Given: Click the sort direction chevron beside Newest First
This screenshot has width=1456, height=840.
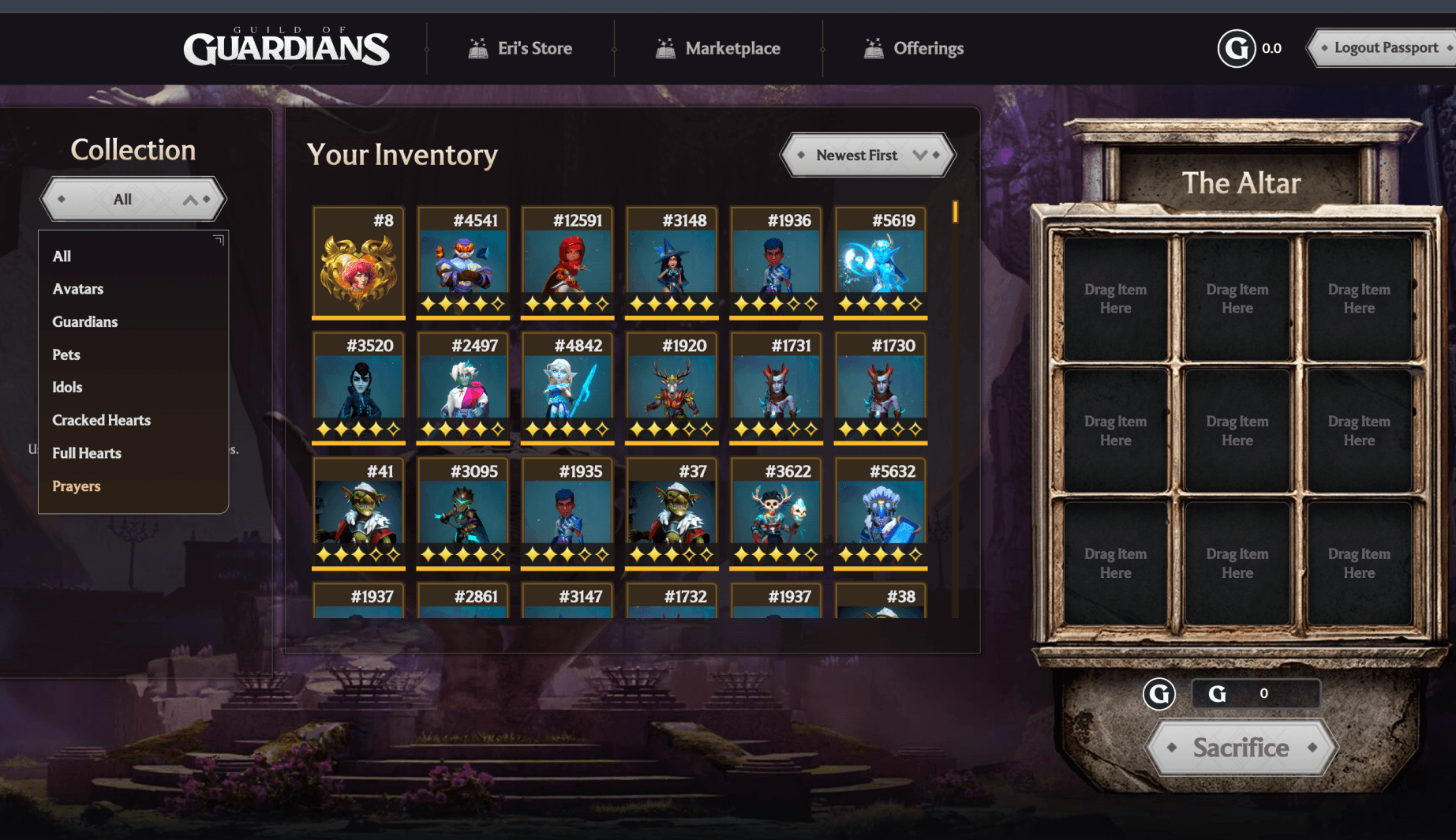Looking at the screenshot, I should tap(920, 155).
